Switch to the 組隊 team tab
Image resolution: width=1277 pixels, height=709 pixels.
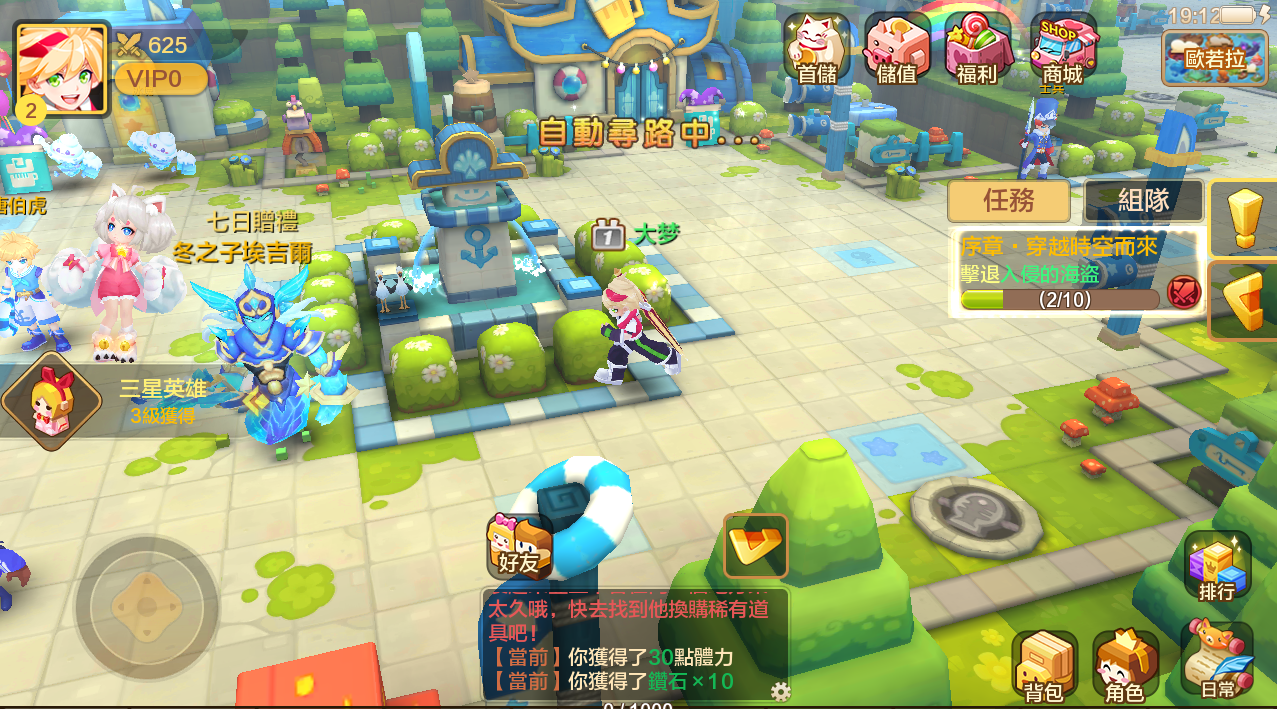1143,200
